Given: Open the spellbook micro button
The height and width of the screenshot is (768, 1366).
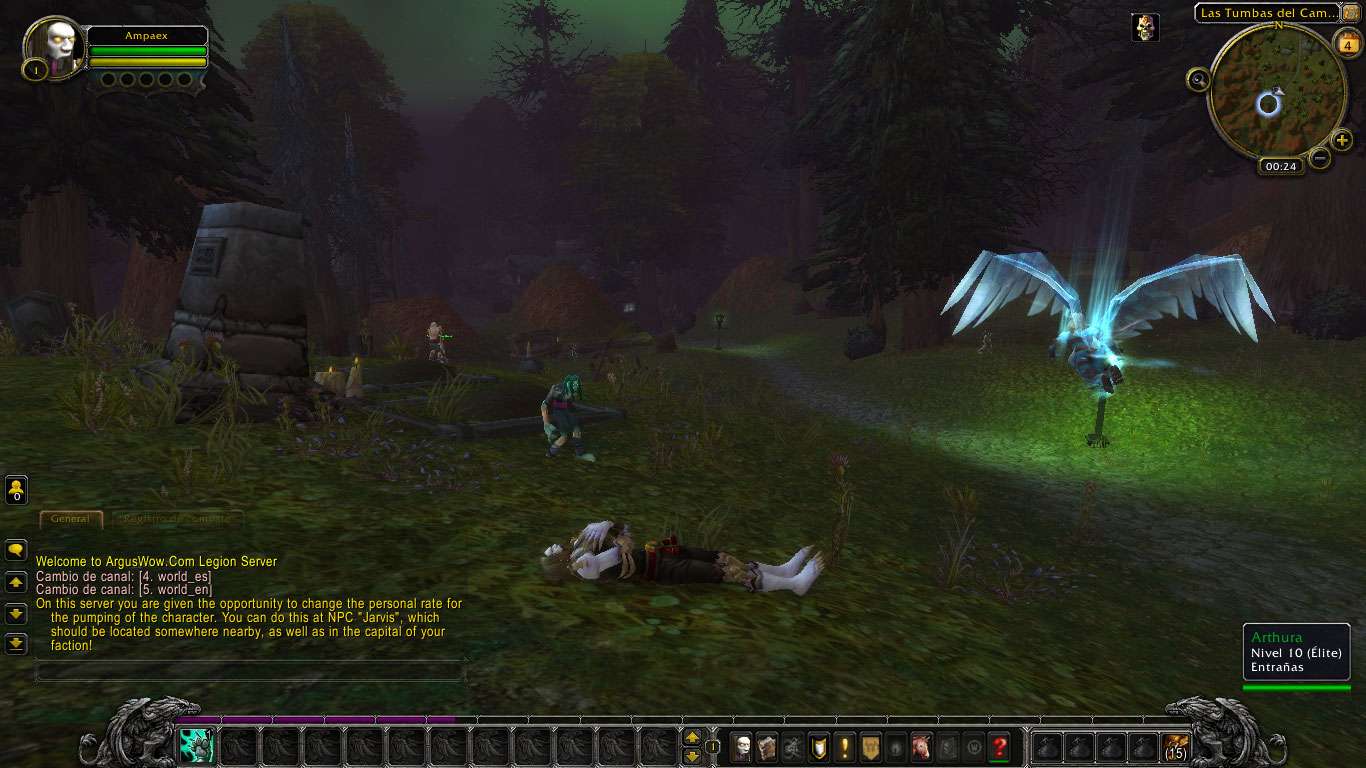Looking at the screenshot, I should click(767, 747).
